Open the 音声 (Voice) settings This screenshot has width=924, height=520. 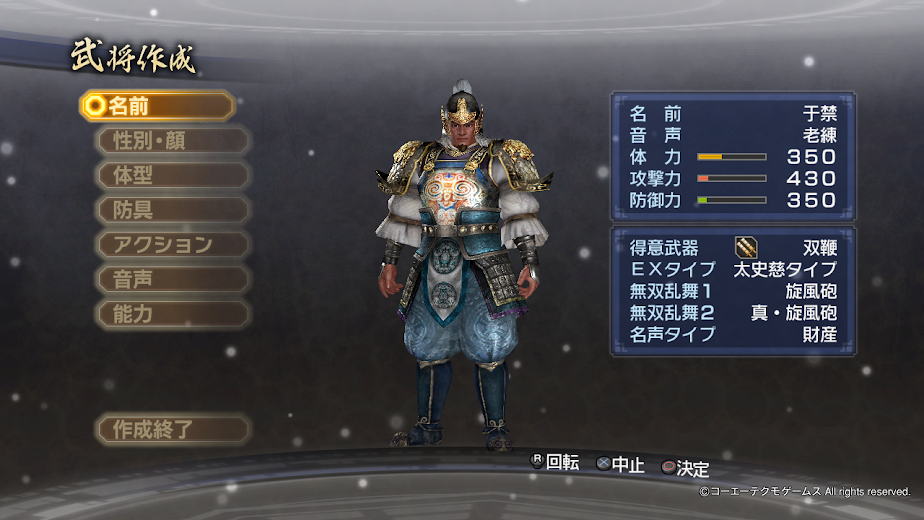[x=172, y=279]
